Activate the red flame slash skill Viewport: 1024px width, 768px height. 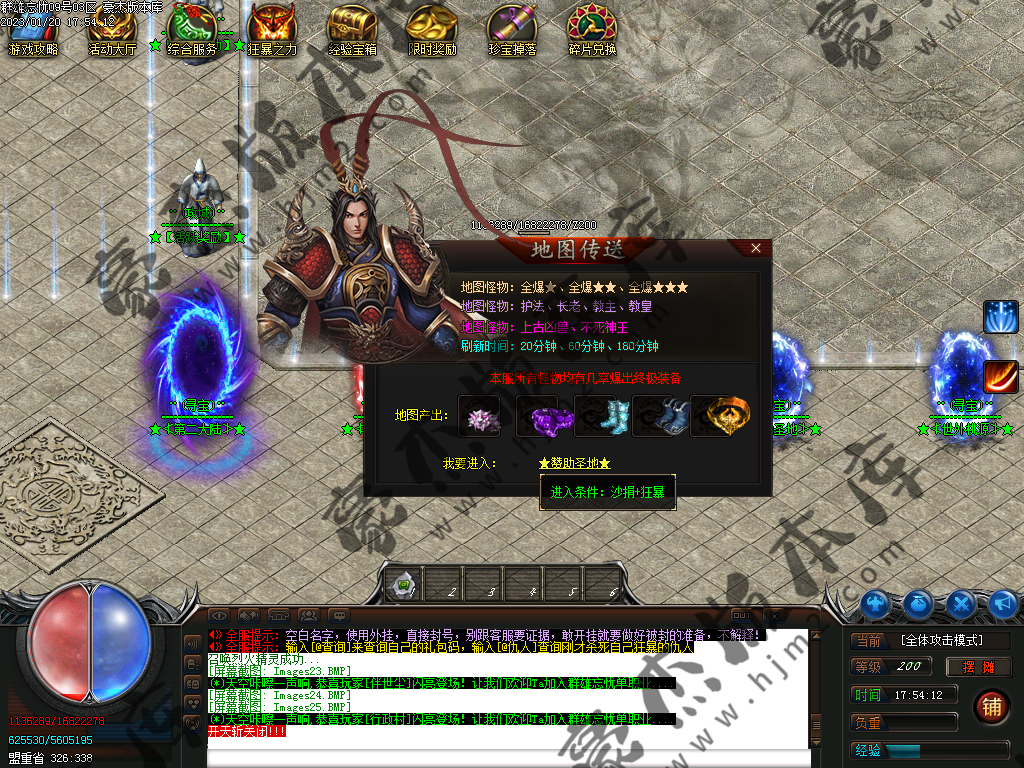(1000, 377)
